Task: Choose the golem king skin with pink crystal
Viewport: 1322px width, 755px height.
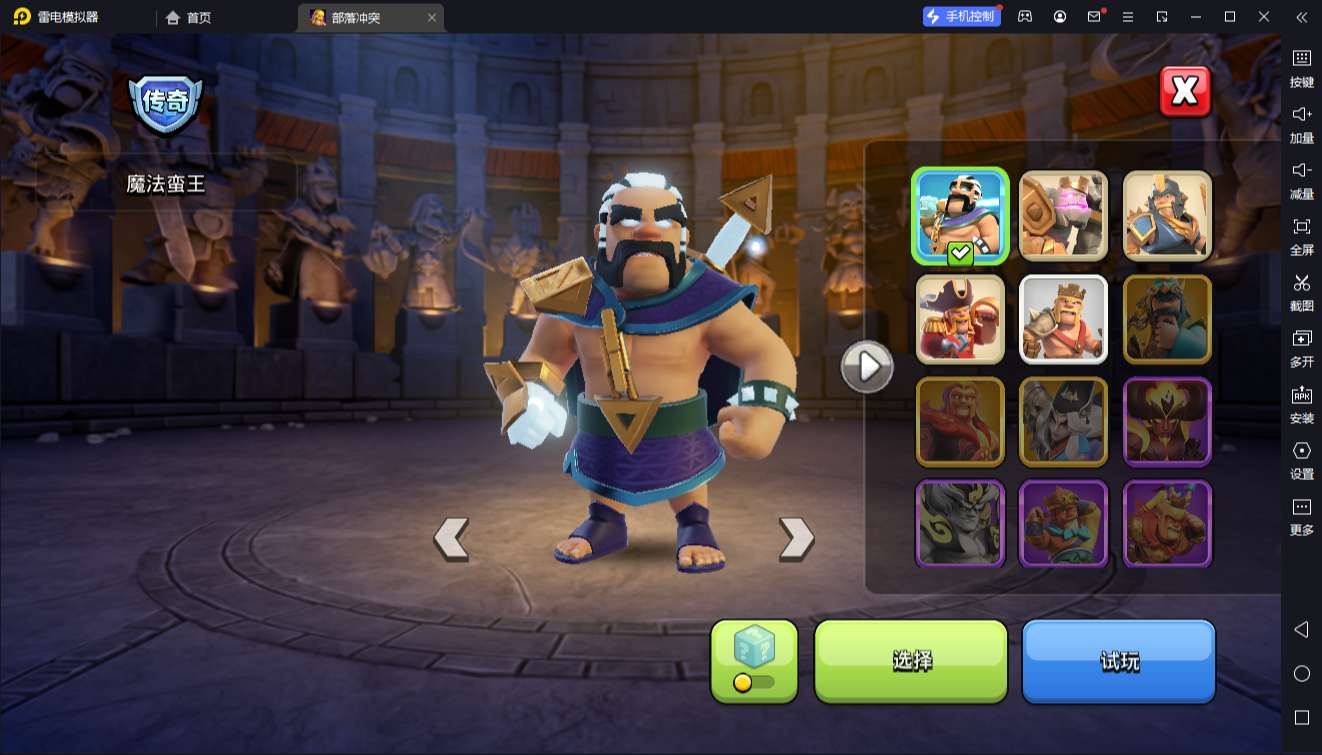Action: tap(1063, 216)
